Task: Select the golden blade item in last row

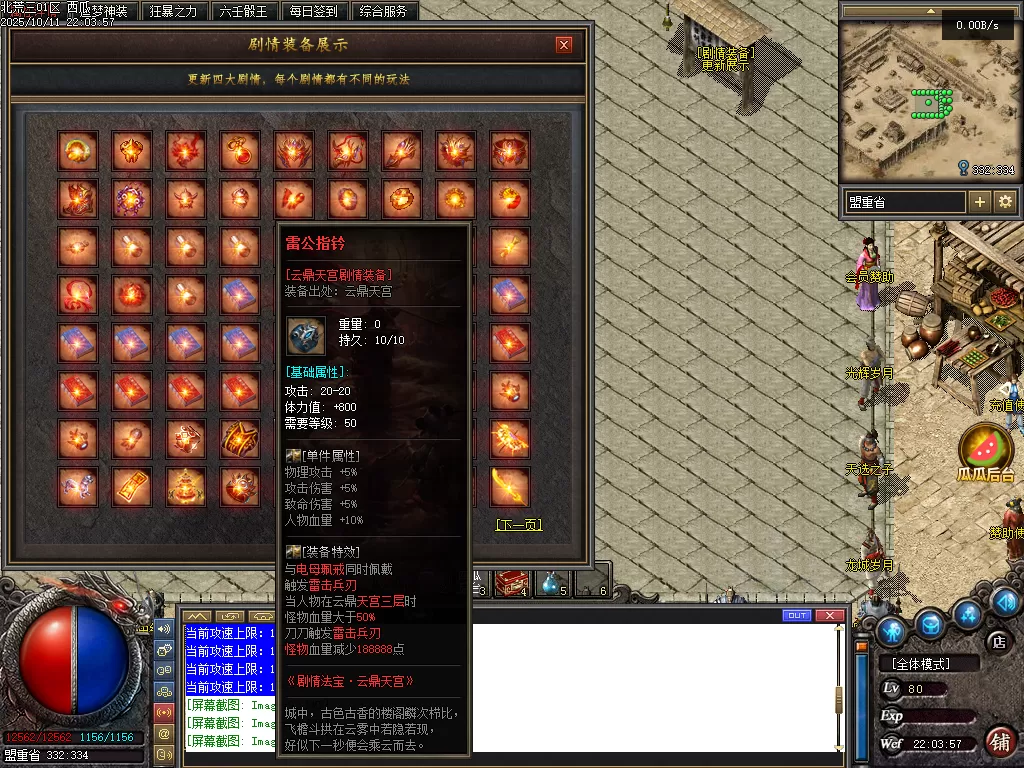Action: click(x=509, y=486)
